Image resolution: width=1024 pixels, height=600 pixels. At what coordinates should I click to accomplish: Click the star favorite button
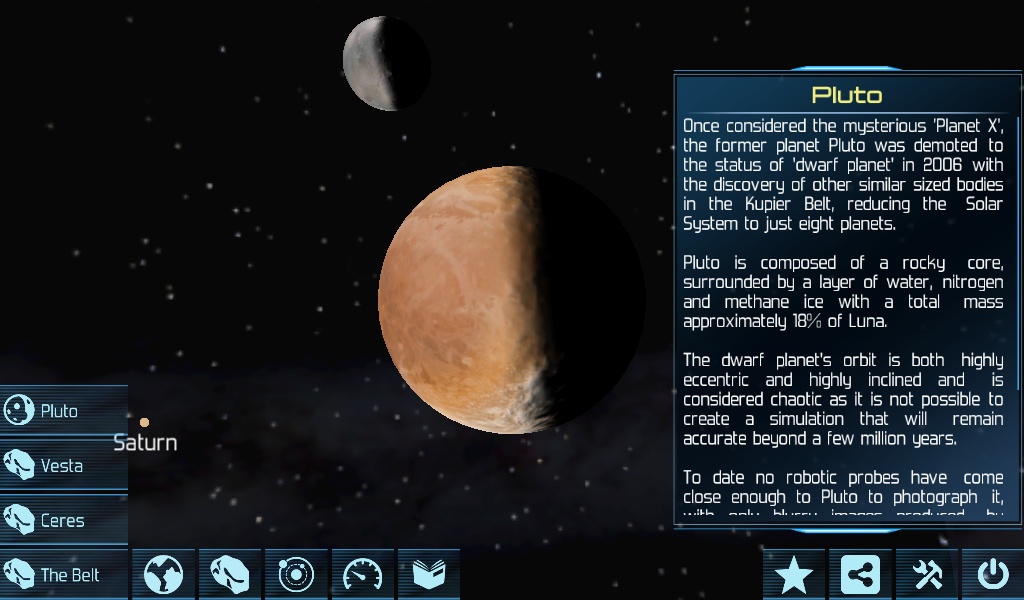(794, 575)
